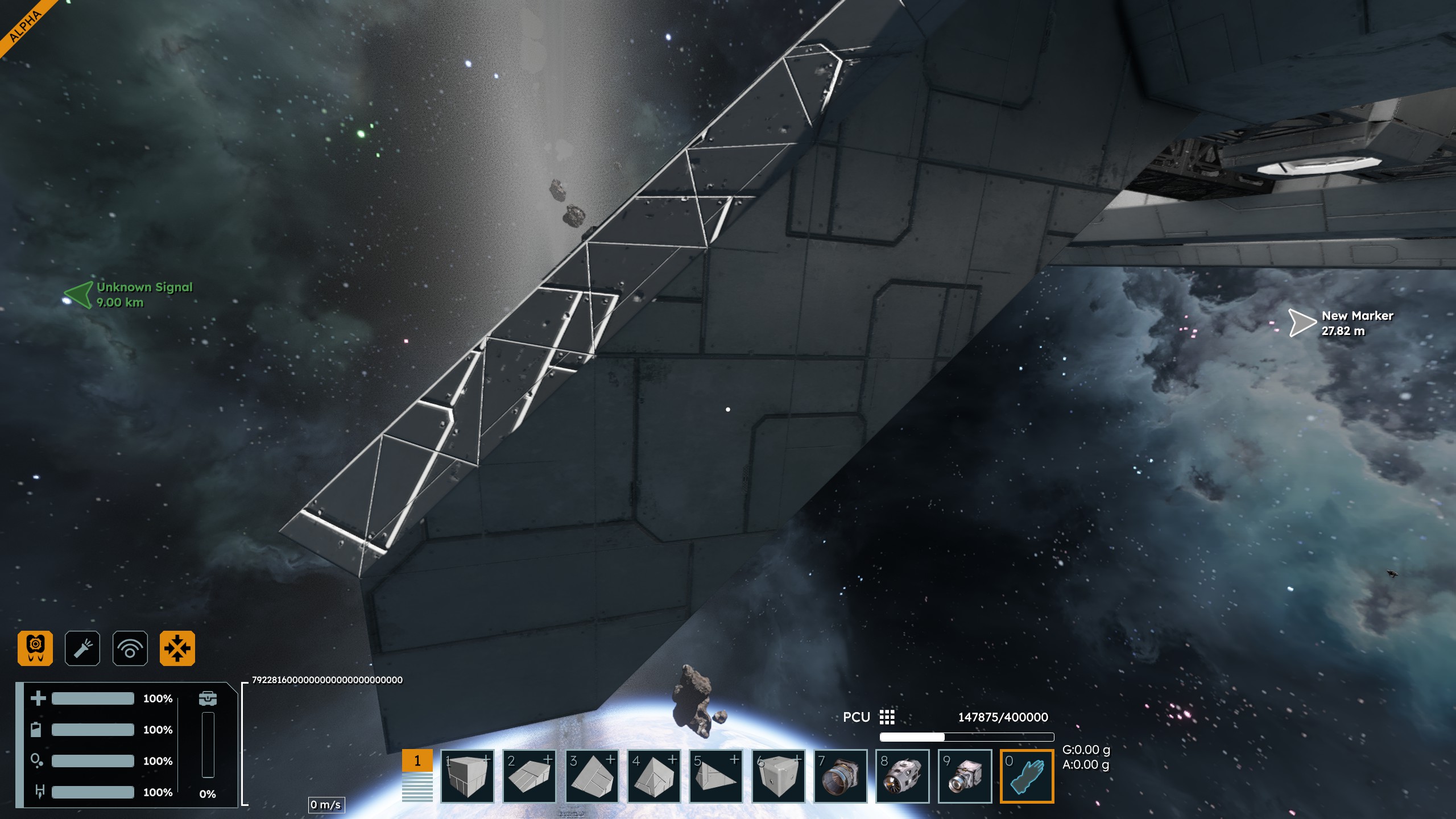Pick the pyramid-shaped block in slot 4
The image size is (1456, 819).
click(x=654, y=776)
